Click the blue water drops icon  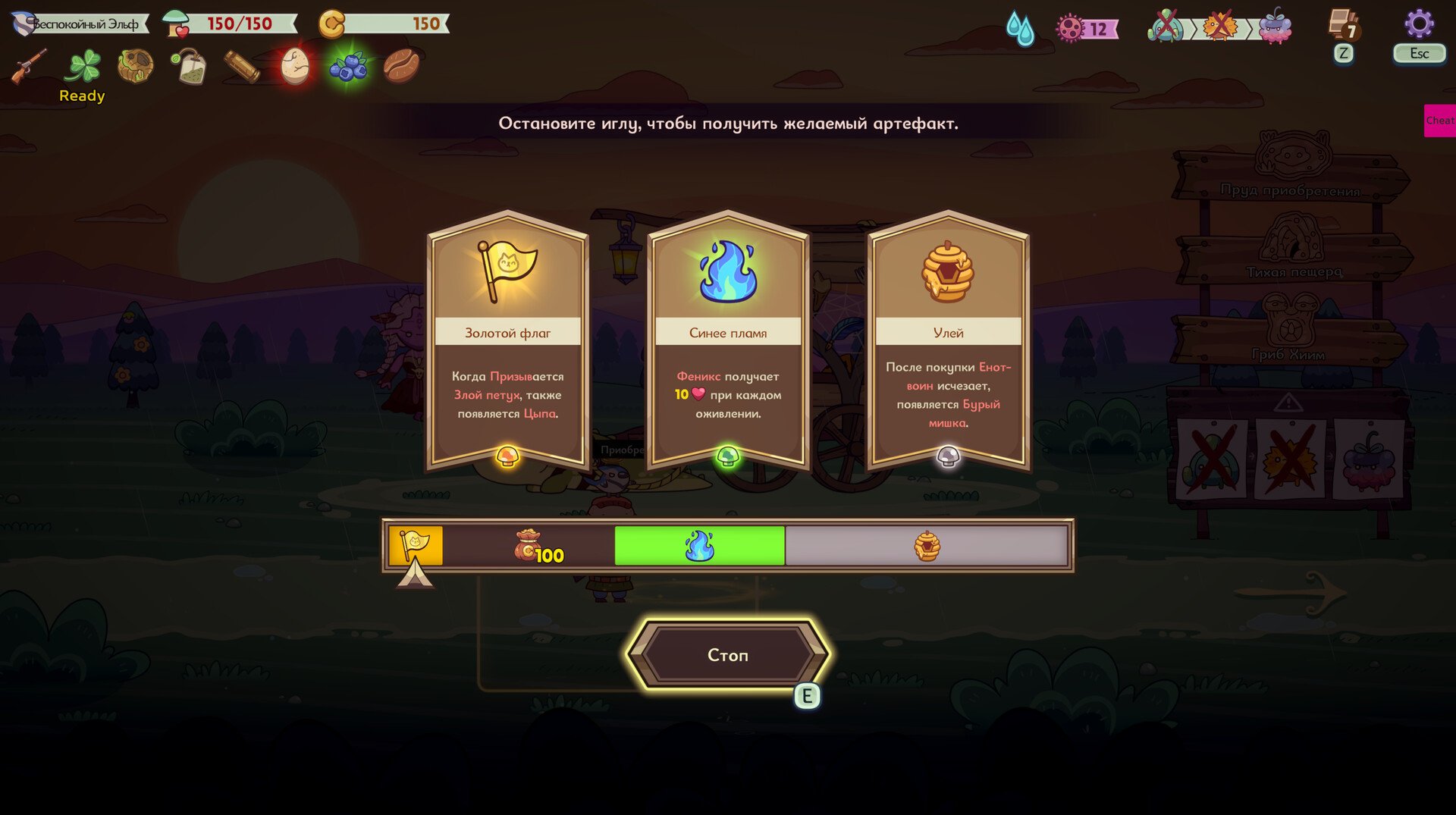[x=1020, y=29]
